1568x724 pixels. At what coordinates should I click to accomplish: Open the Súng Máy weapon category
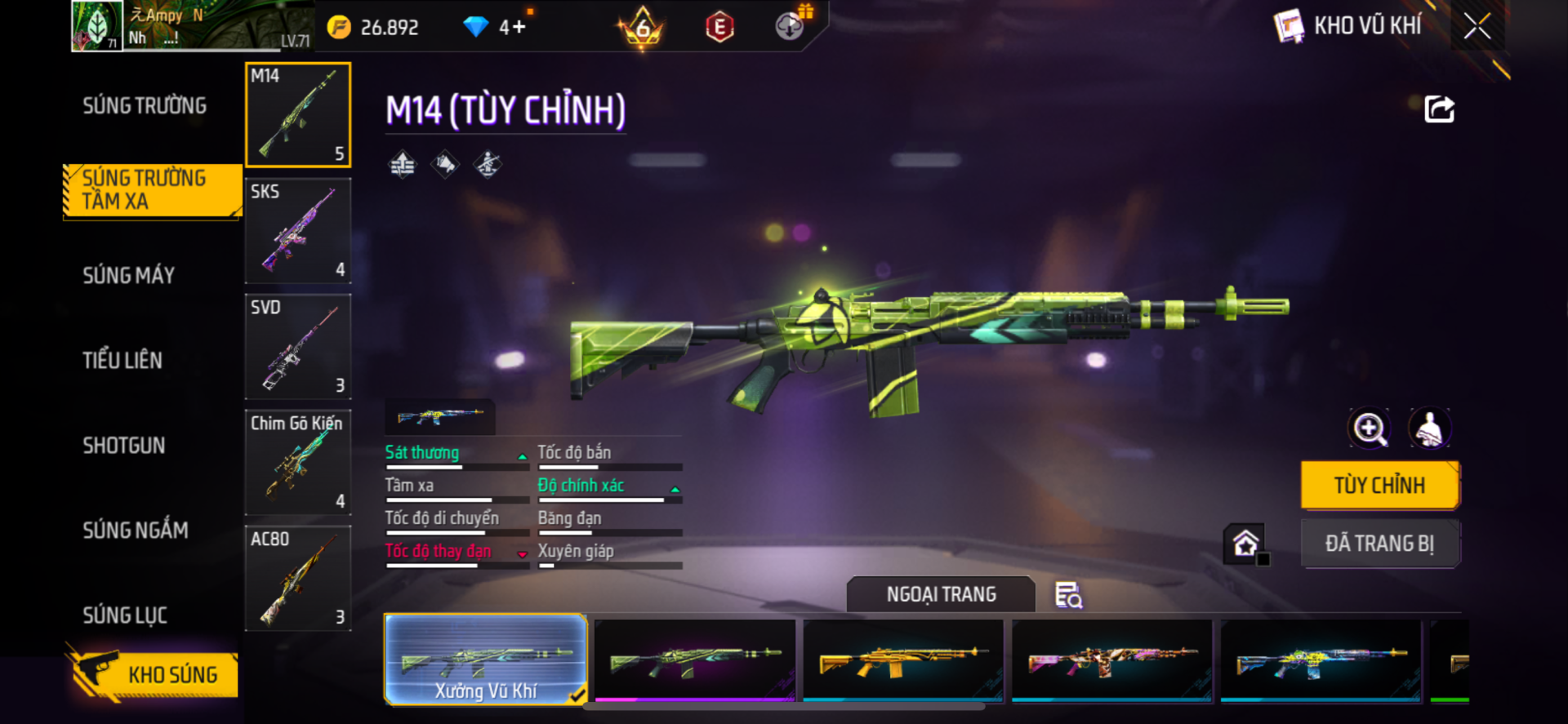pos(129,276)
